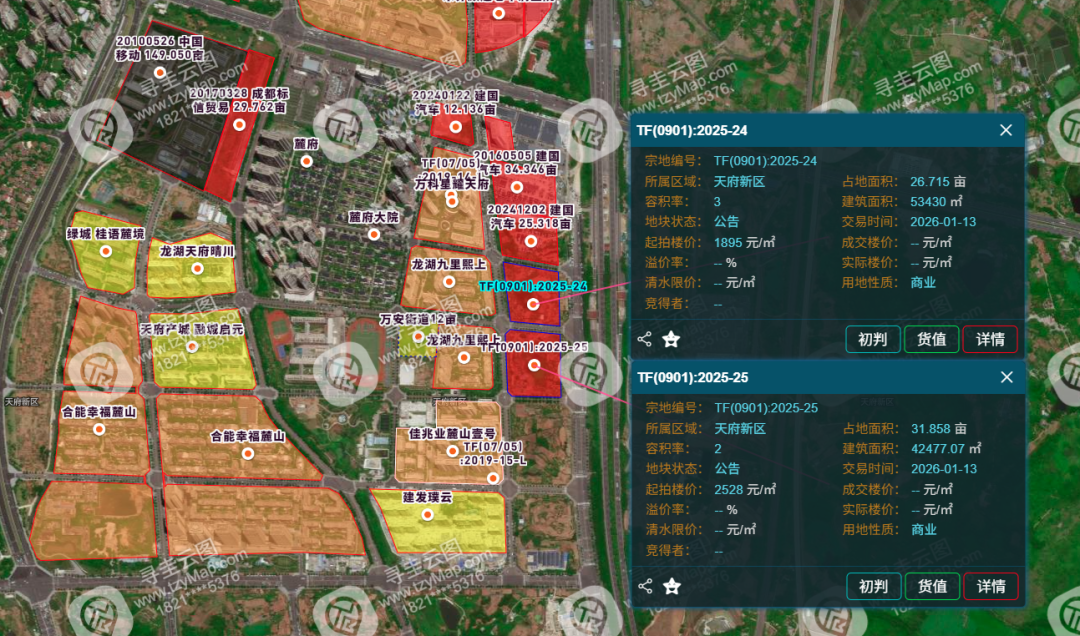Screen dimensions: 1080x636
Task: Open 初判 in the TF(0901):2025-24 panel
Action: 873,339
